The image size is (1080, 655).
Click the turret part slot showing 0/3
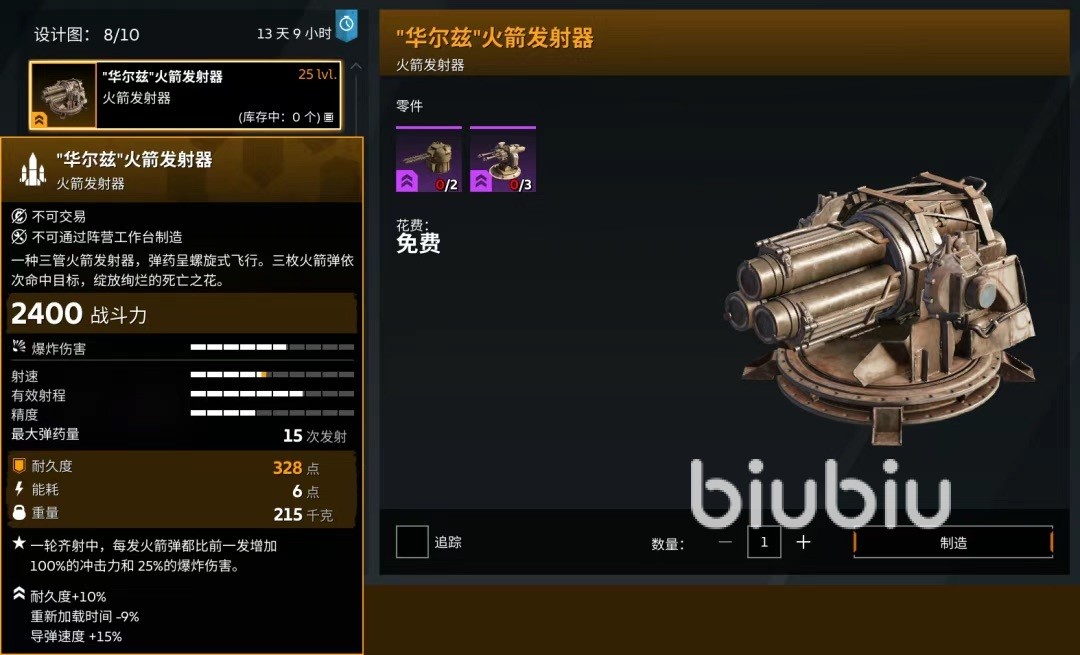pos(503,160)
